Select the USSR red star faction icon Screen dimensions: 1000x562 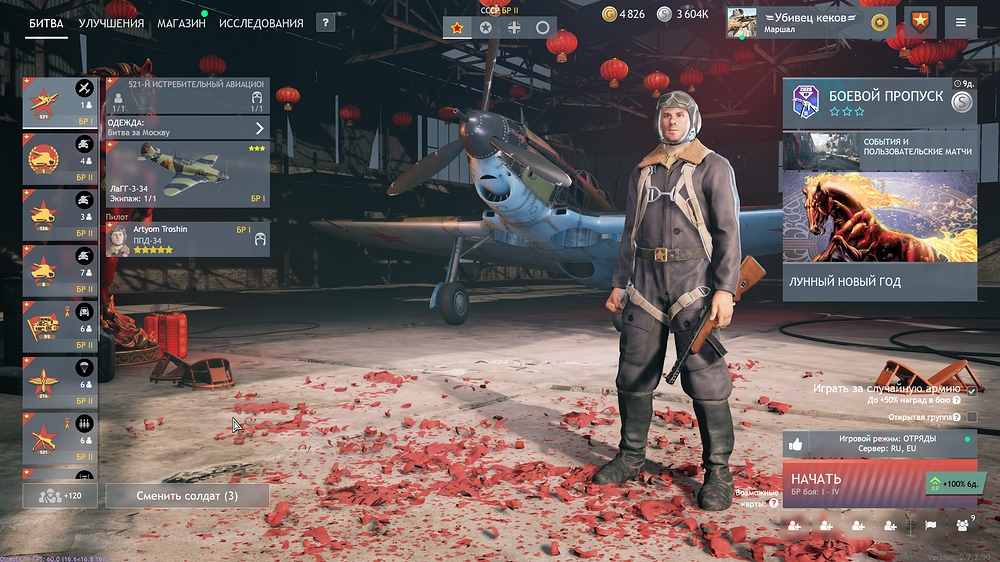[x=458, y=28]
